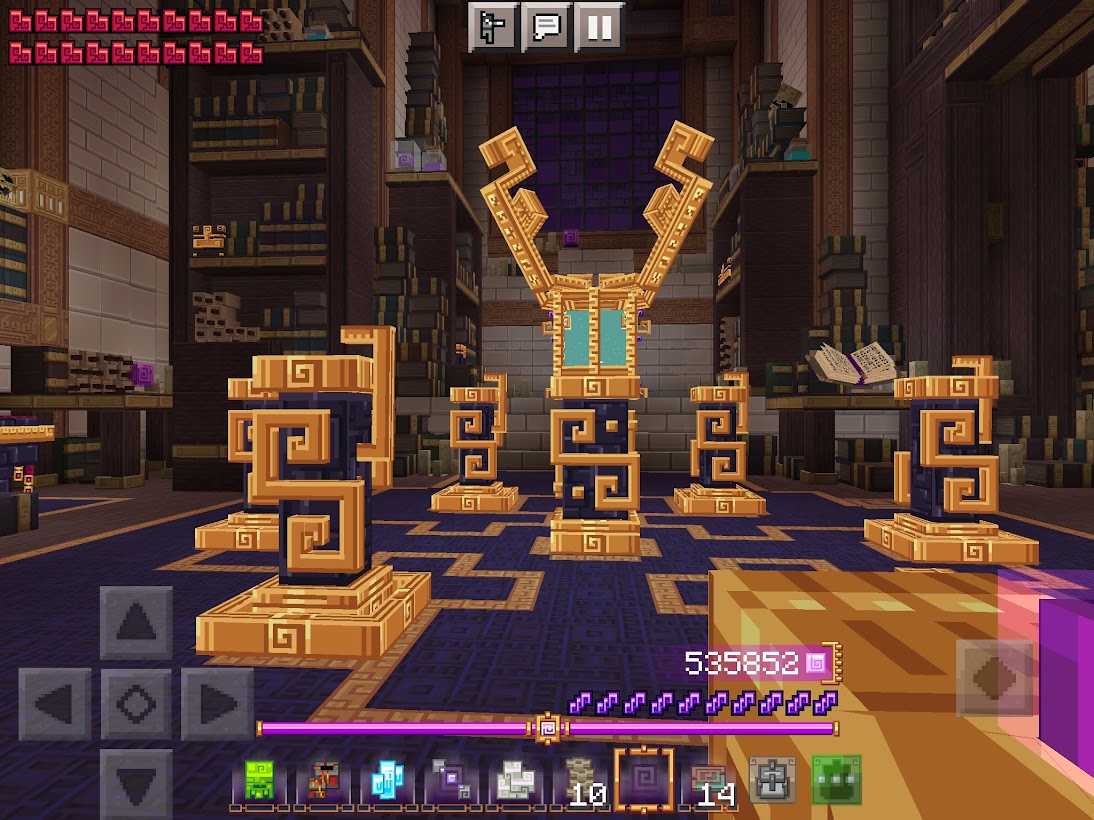Select the highlighted purple spiral block slot
Screen dimensions: 1094x820
click(643, 780)
